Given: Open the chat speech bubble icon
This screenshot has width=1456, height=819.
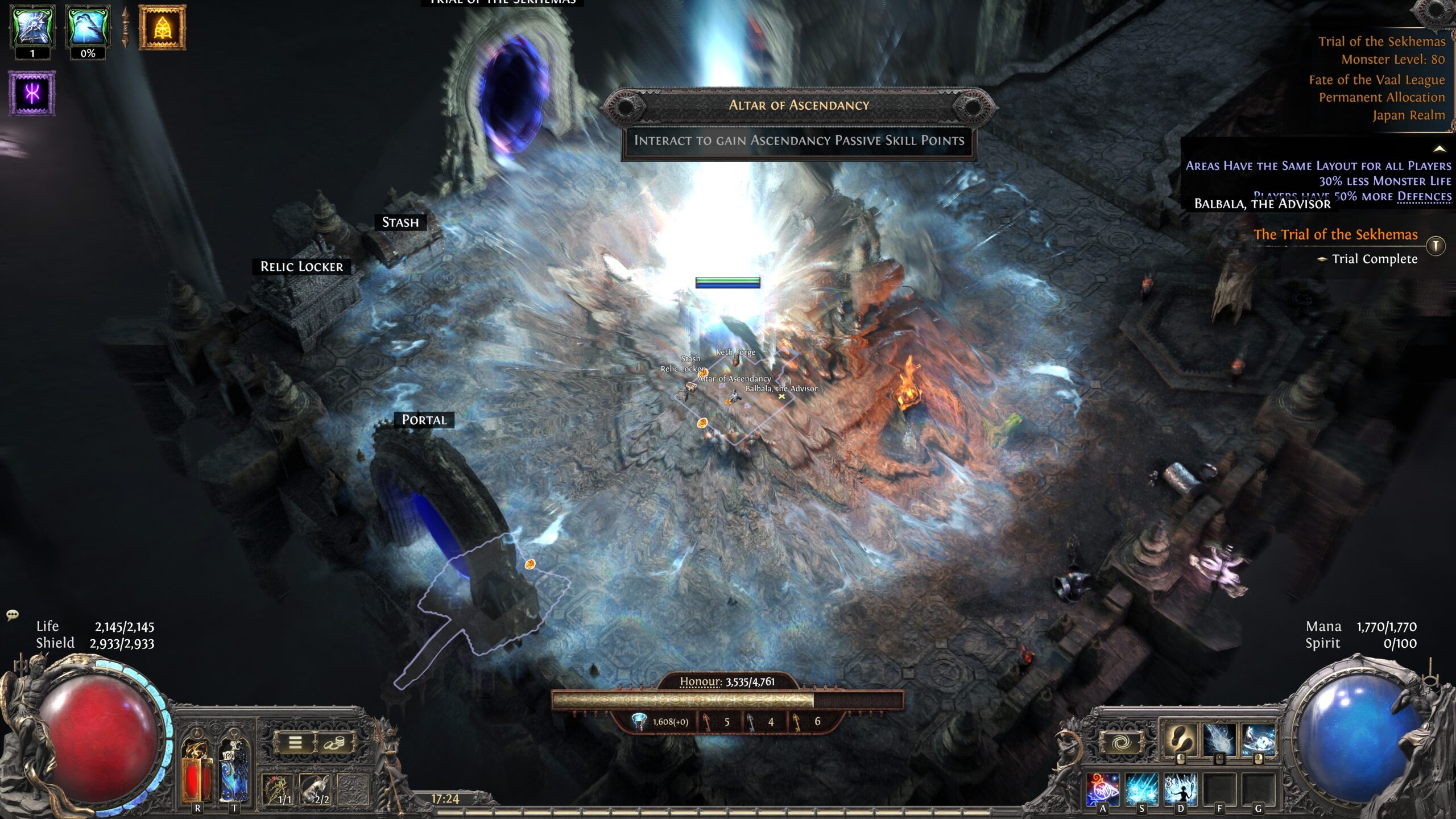Looking at the screenshot, I should 13,615.
